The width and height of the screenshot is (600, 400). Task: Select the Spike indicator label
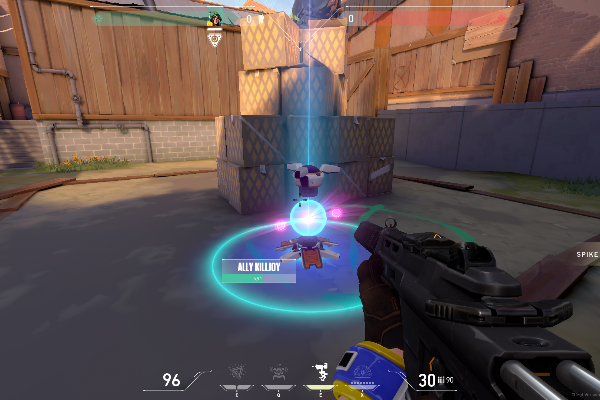click(x=586, y=255)
